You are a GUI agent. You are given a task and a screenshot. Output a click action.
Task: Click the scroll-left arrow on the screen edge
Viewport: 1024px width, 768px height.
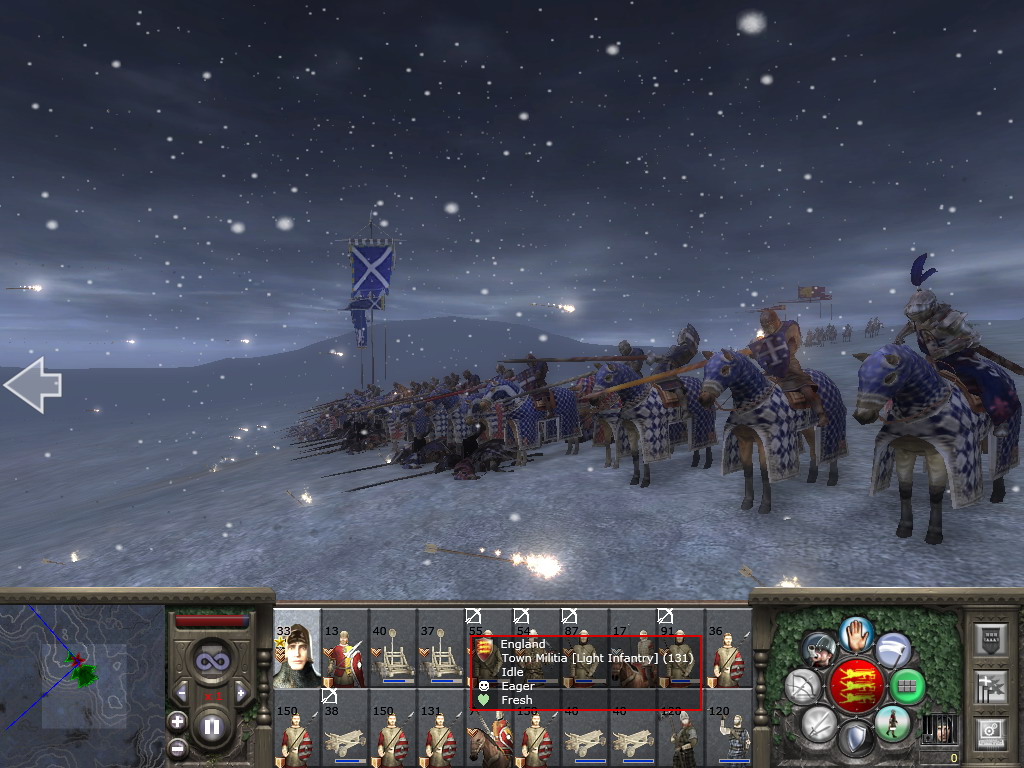(x=32, y=385)
